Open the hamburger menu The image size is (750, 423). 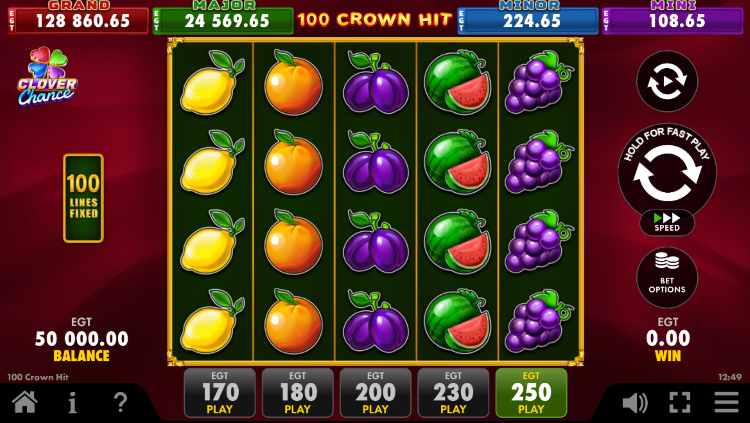(726, 403)
